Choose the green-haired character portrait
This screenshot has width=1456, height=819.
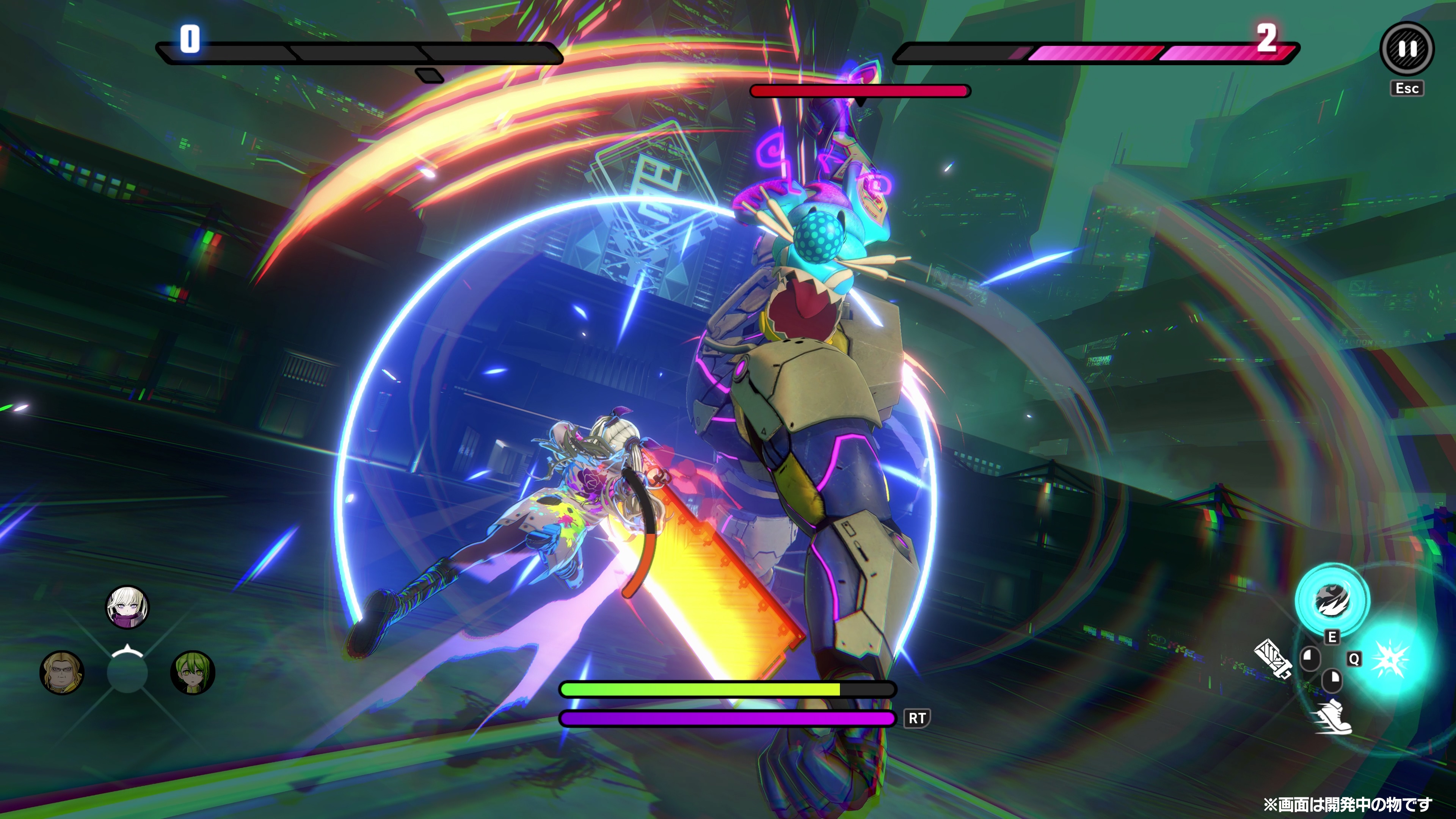192,673
